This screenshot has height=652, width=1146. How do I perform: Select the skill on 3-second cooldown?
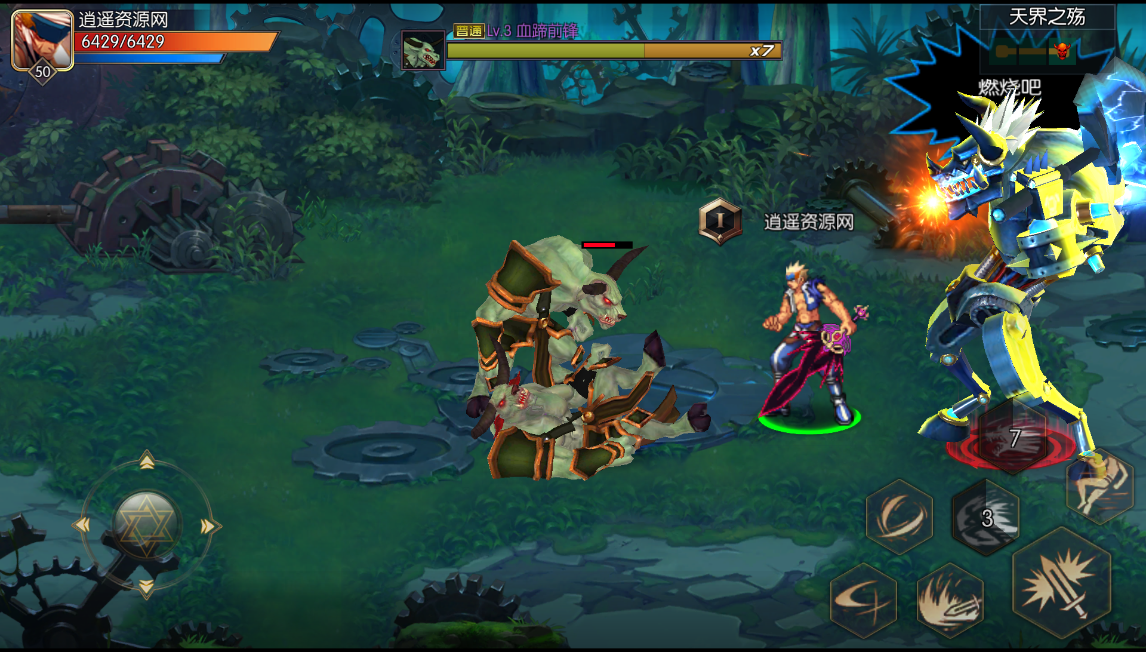point(985,517)
